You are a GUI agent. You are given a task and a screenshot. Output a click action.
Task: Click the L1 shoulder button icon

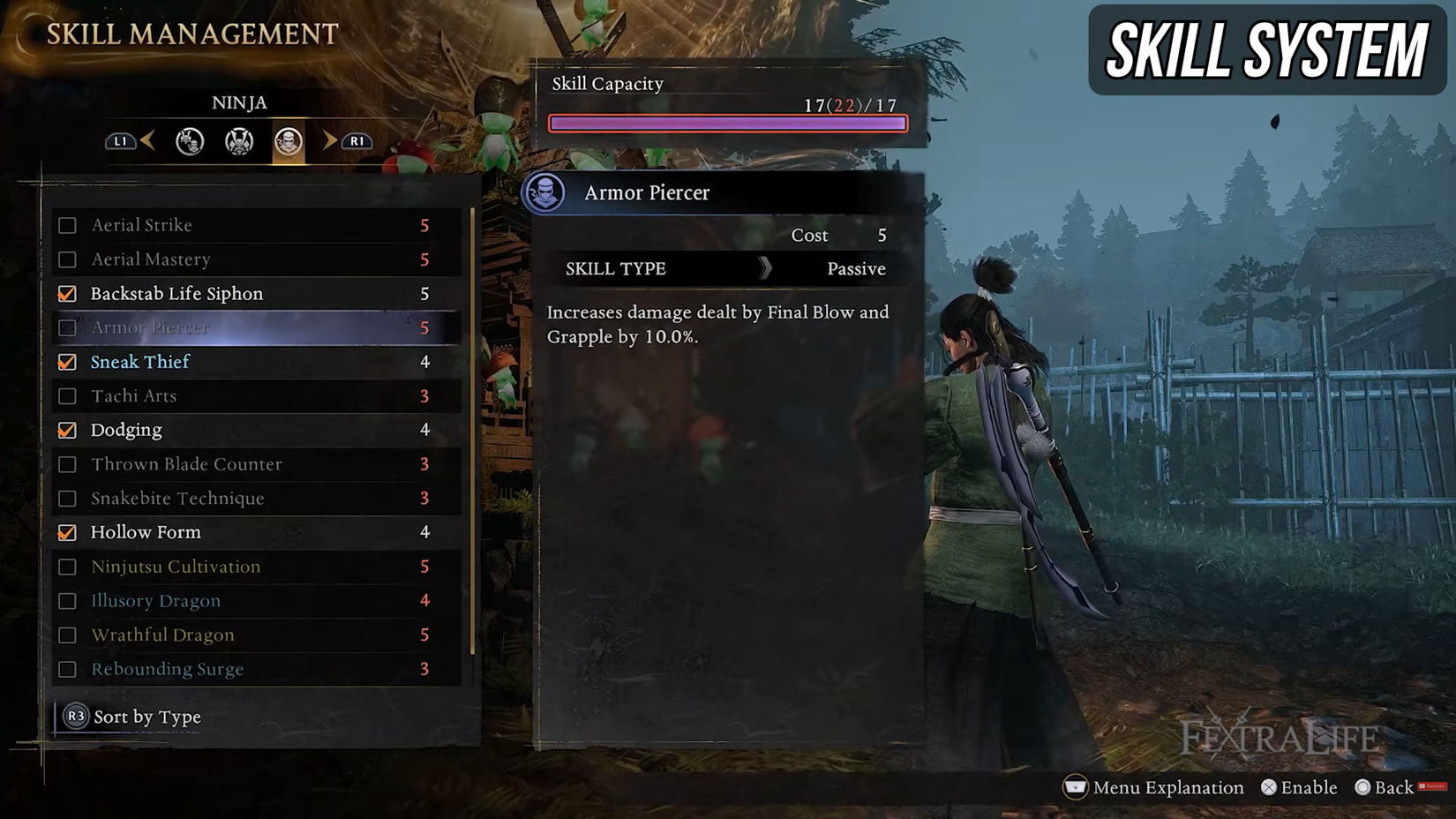click(x=121, y=141)
